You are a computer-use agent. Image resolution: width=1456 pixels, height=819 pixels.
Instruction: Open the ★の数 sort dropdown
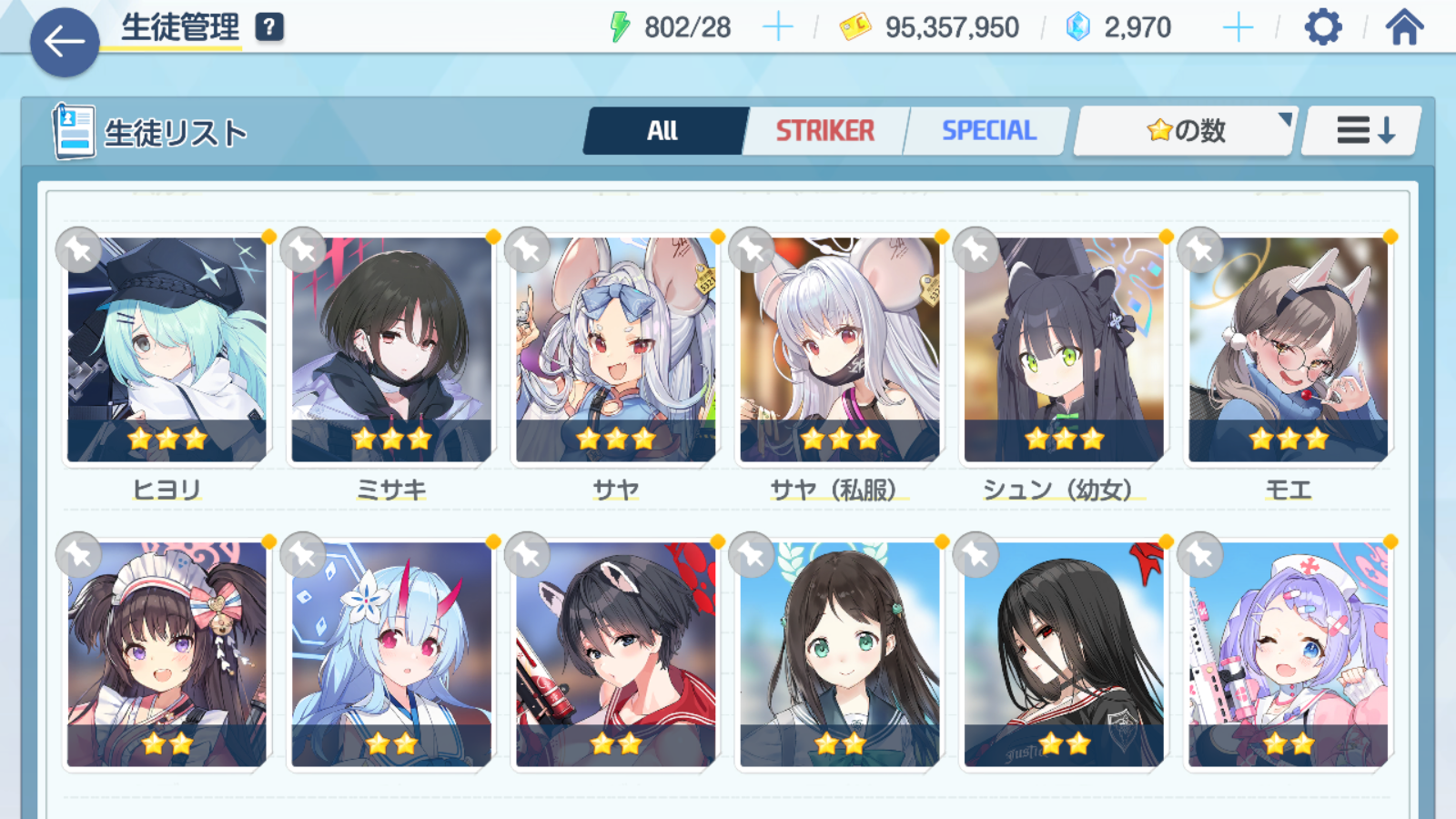tap(1185, 131)
